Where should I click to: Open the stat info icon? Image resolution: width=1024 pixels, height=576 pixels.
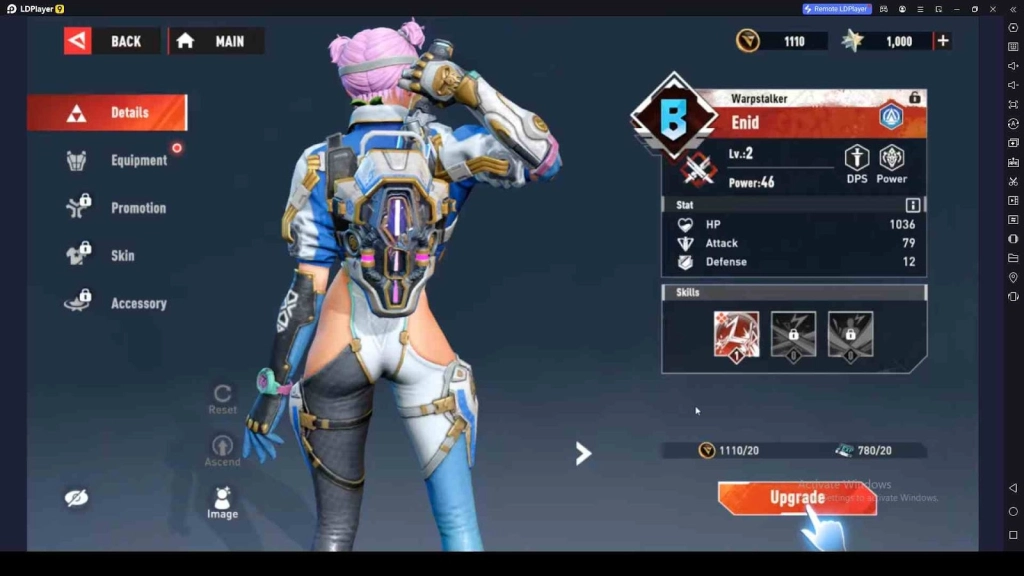tap(912, 205)
